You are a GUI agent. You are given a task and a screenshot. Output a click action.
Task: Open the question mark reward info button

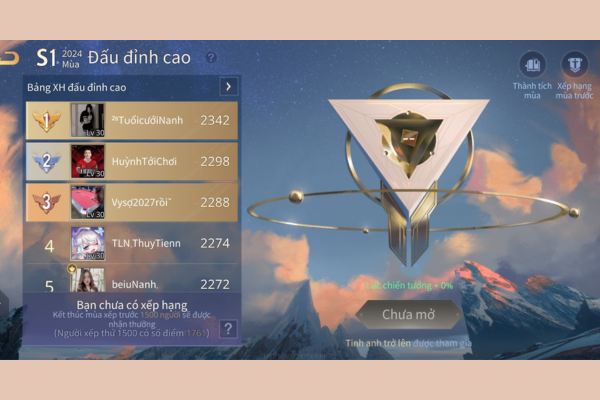(x=228, y=328)
